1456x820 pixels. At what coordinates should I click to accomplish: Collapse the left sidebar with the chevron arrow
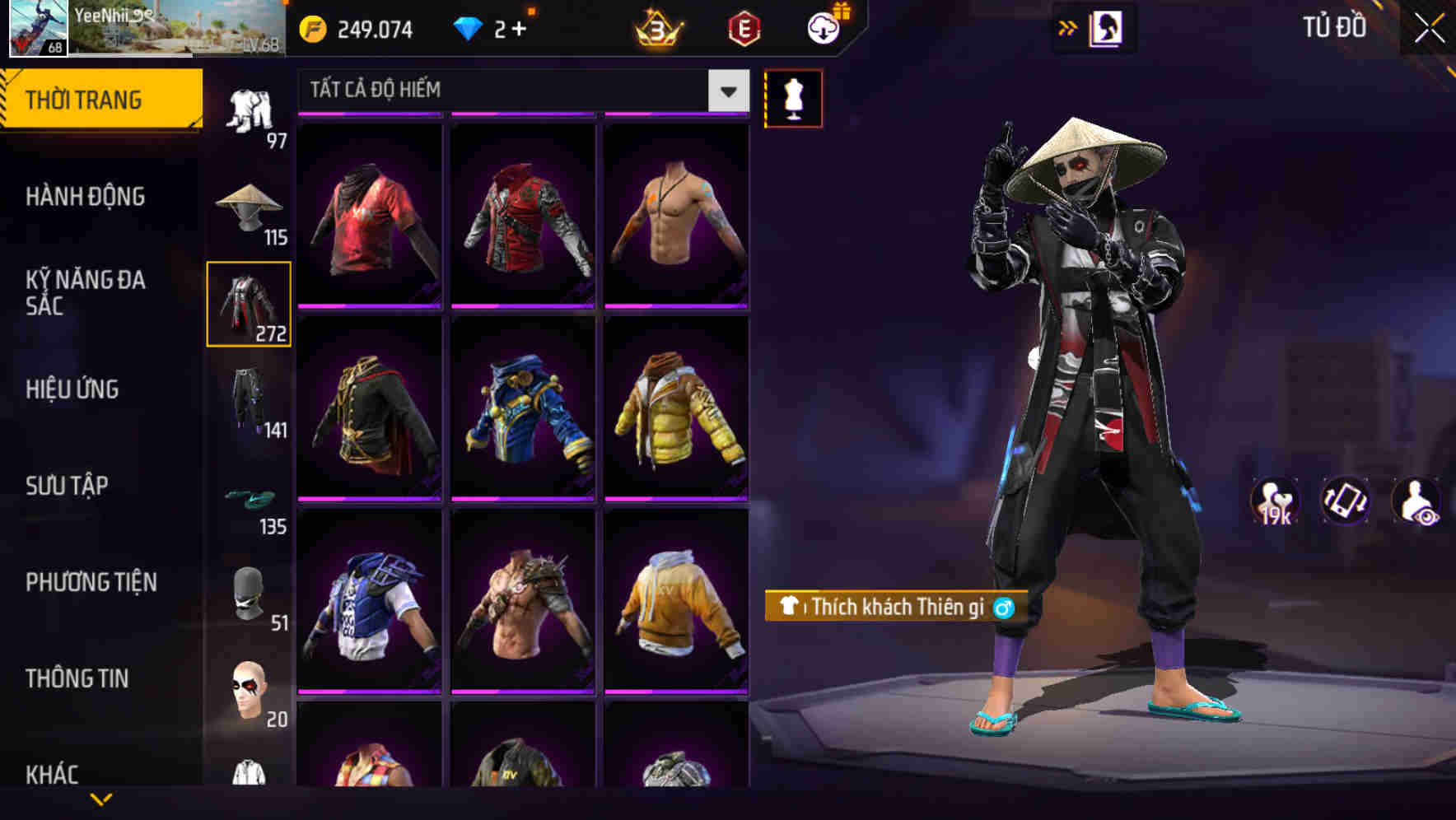point(1068,27)
